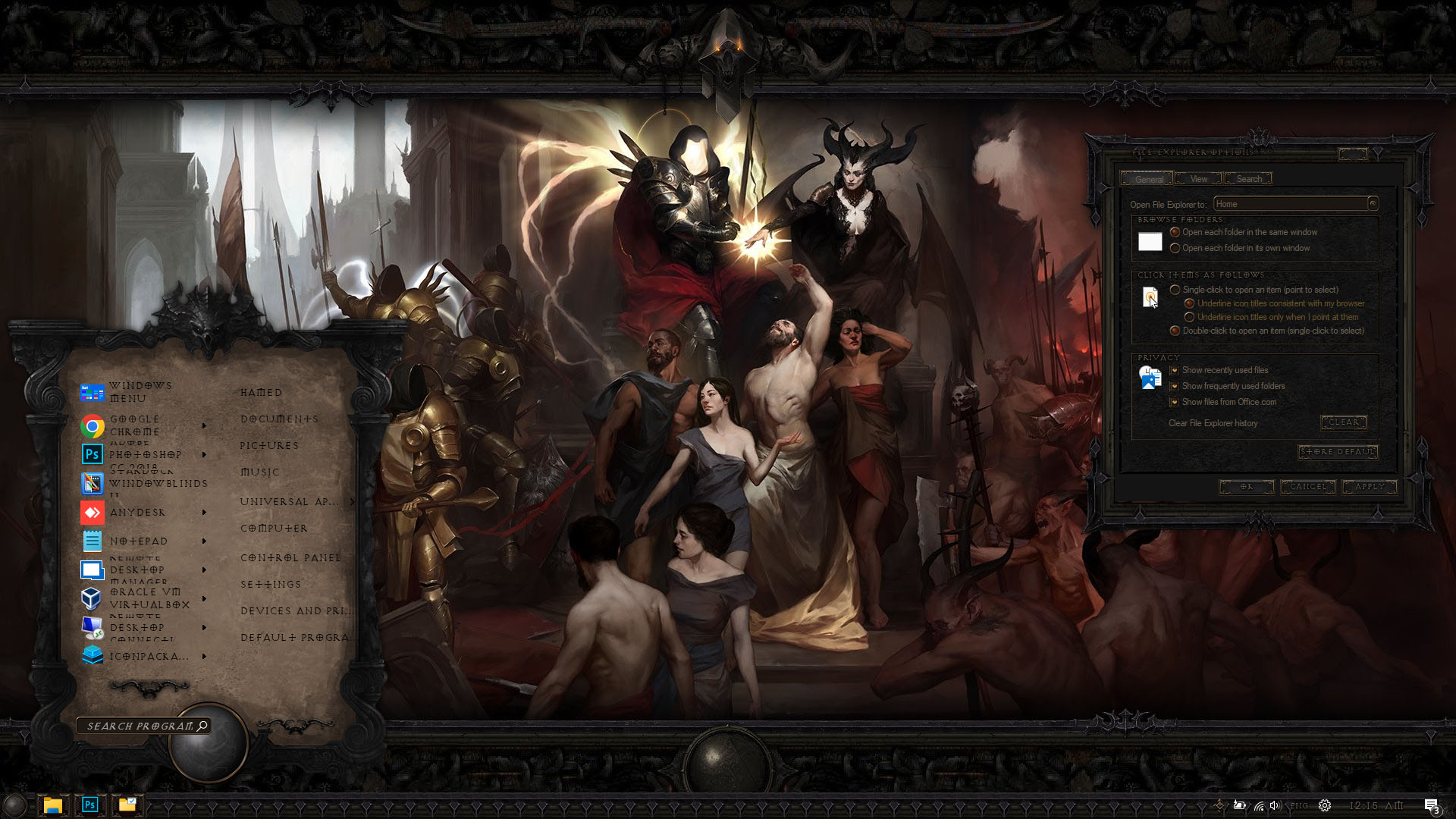
Task: Click the Search Programs box
Action: pyautogui.click(x=140, y=726)
